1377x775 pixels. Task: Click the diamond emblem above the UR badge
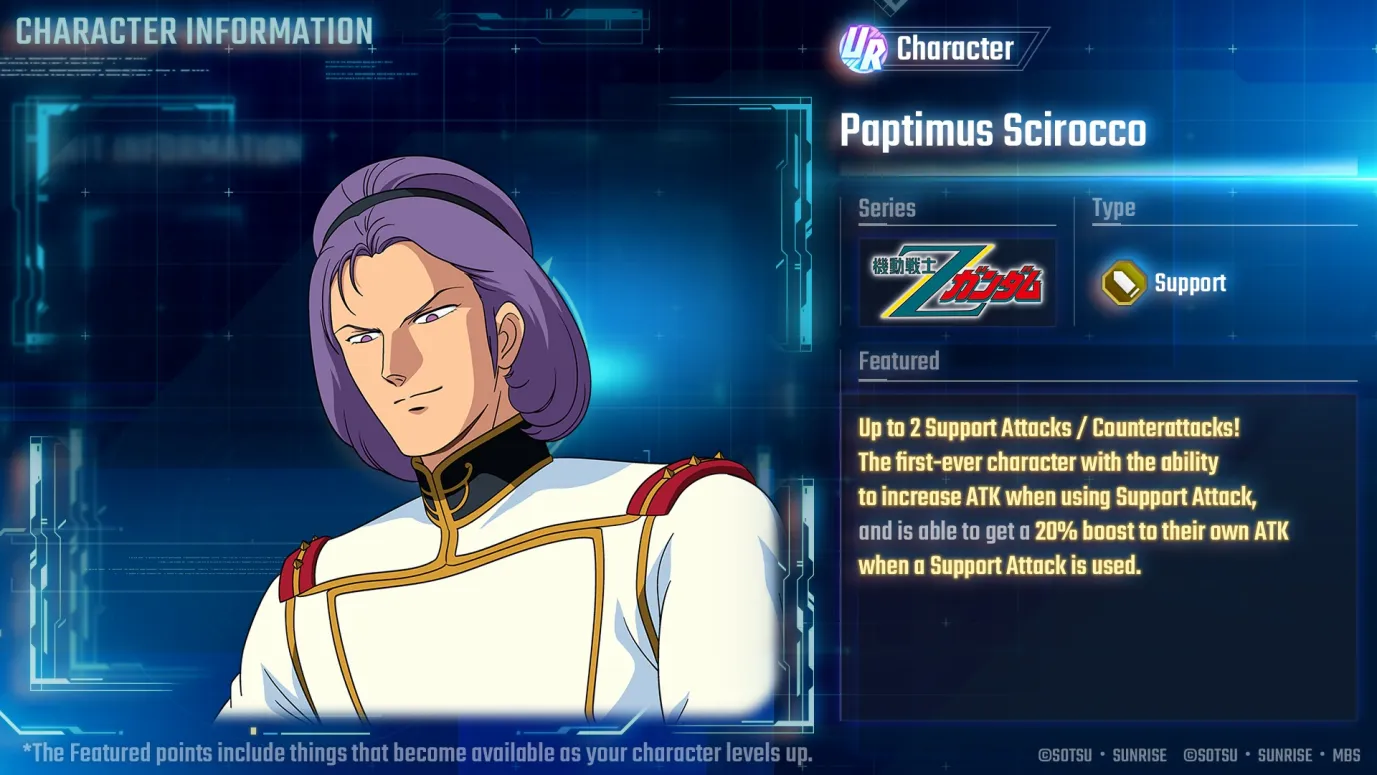[889, 6]
